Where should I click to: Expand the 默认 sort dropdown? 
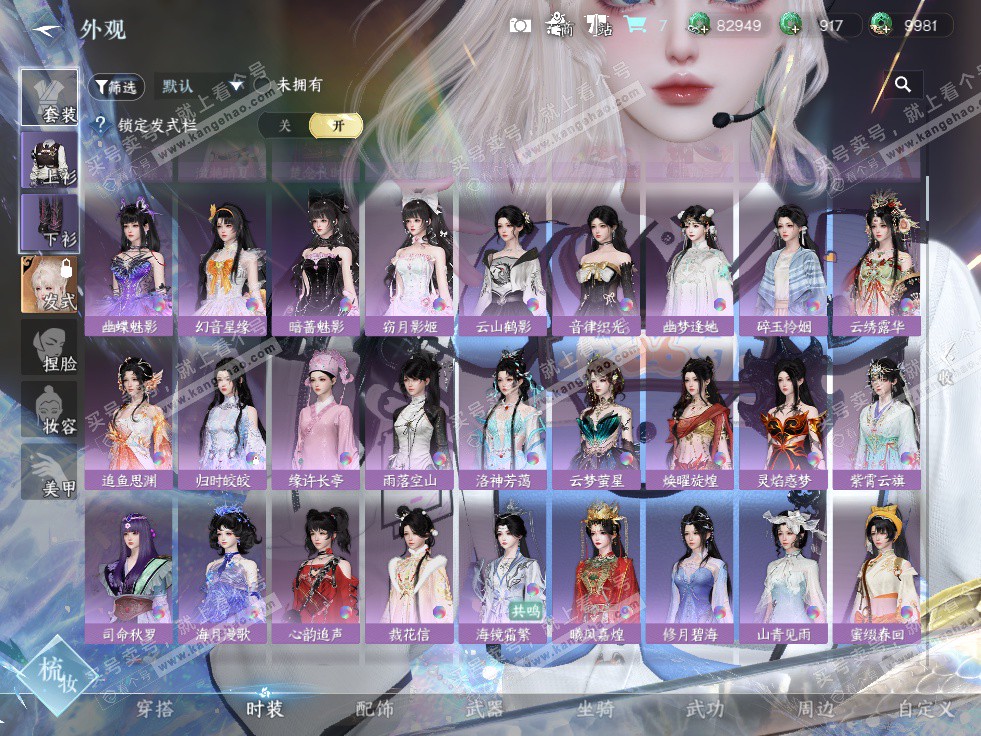(x=203, y=86)
